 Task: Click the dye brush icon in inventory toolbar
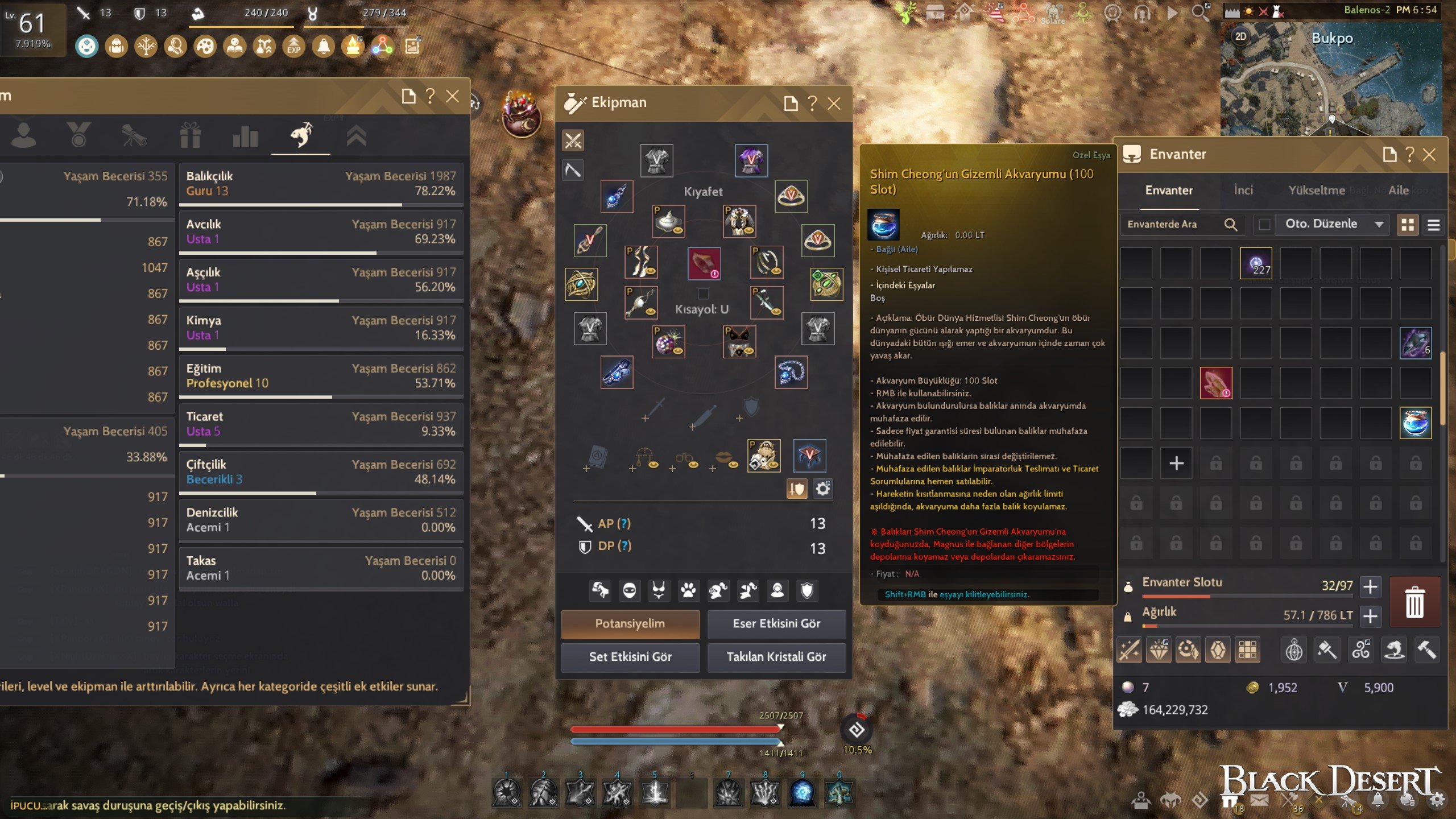point(1328,649)
